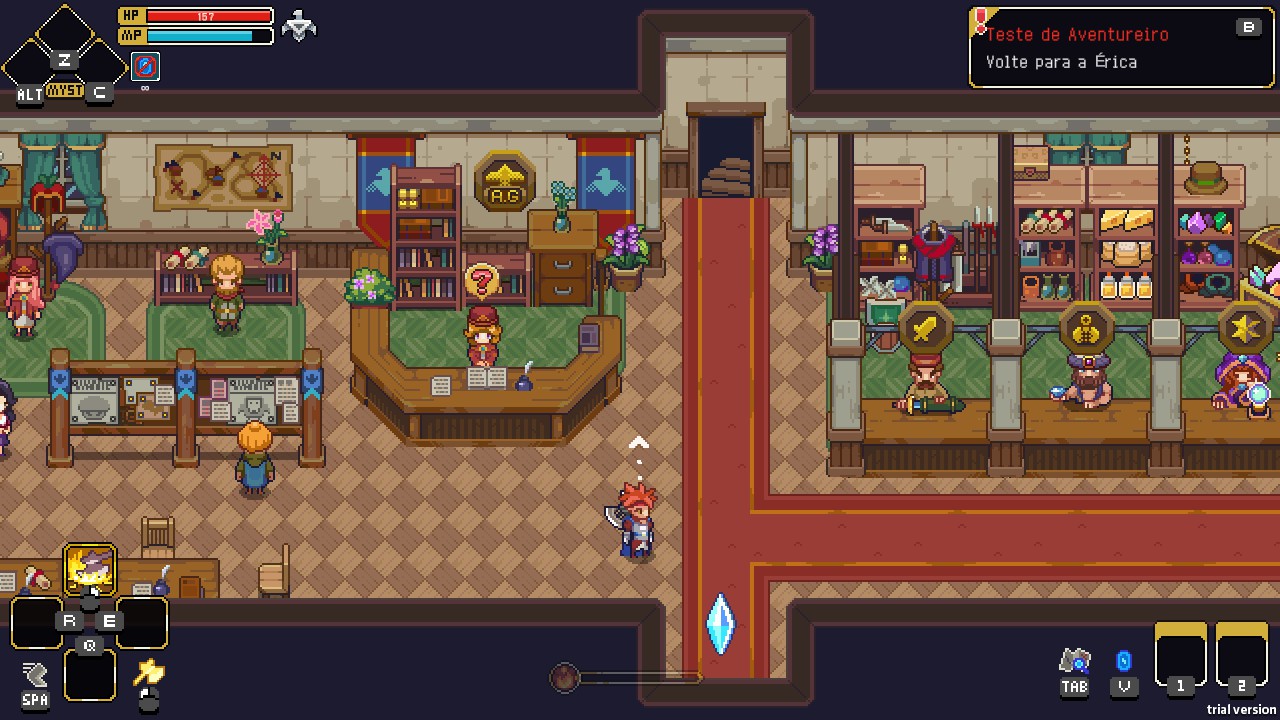The height and width of the screenshot is (720, 1280).
Task: Open the Teste de Aventureiro quest tracker
Action: pyautogui.click(x=1120, y=48)
